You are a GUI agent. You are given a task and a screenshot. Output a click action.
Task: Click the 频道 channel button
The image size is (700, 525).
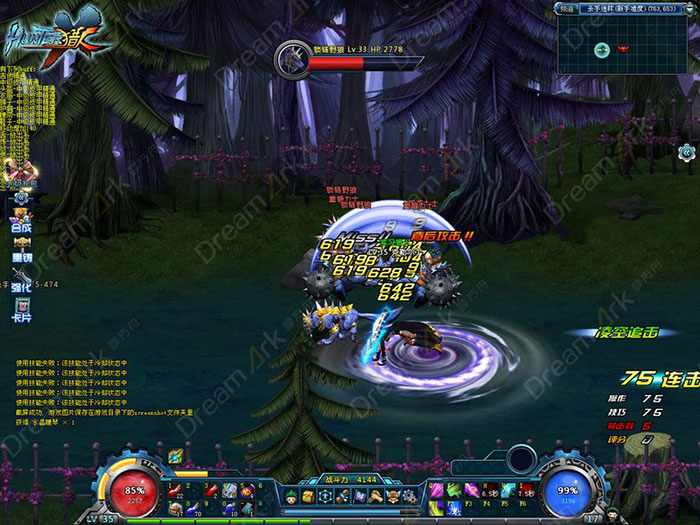(x=566, y=8)
